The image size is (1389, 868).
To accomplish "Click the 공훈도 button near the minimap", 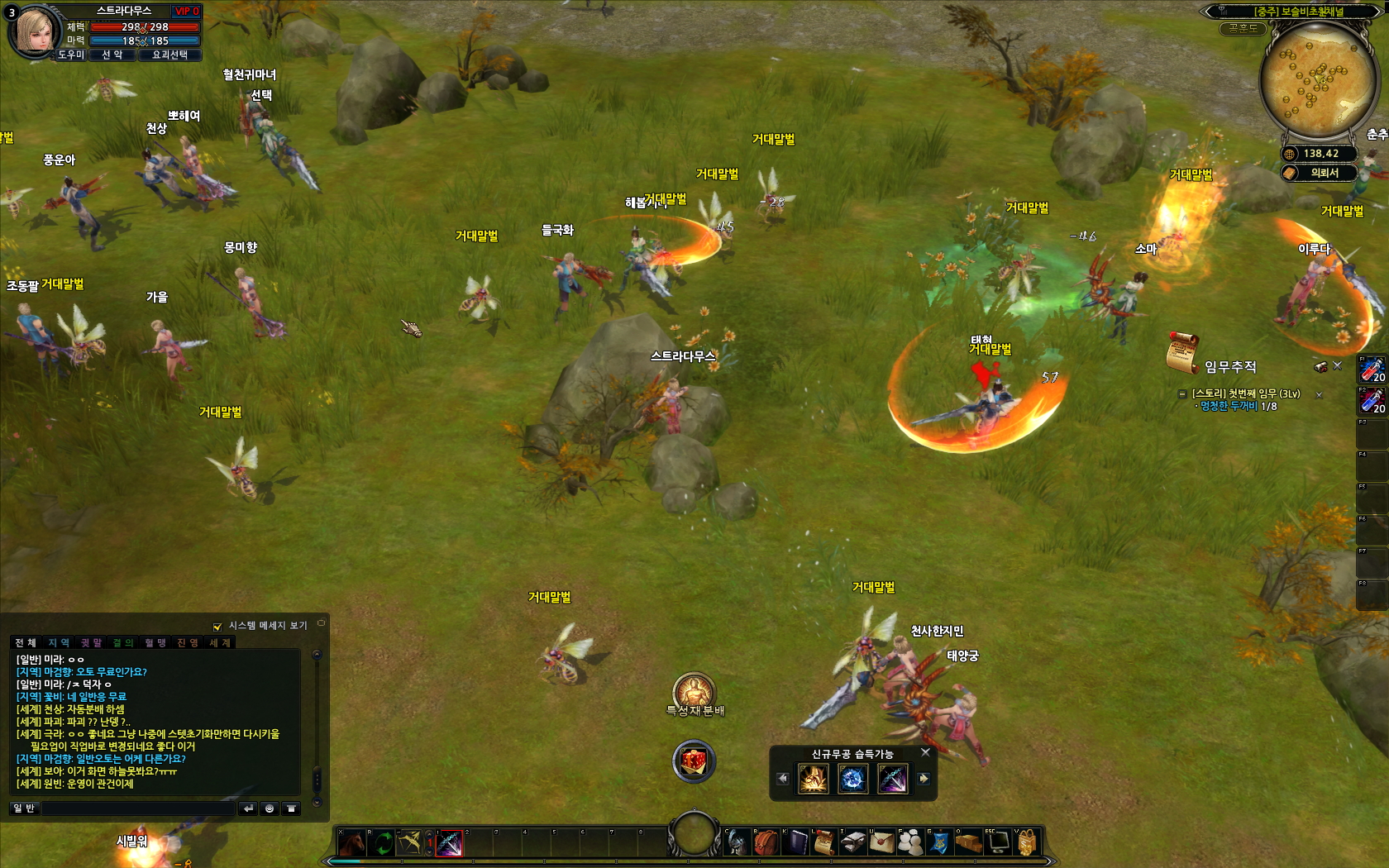I will coord(1242,28).
